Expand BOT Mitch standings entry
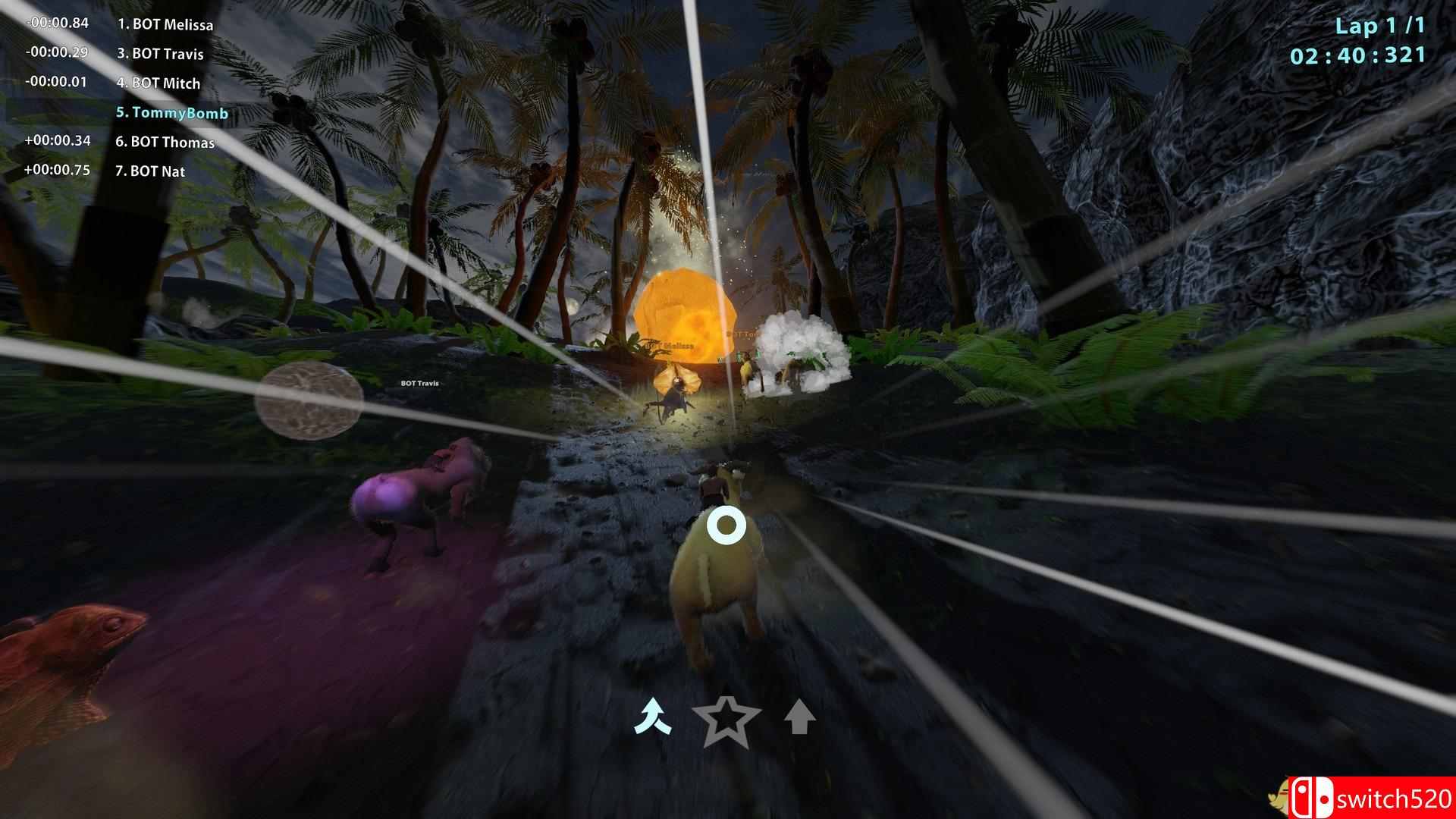 pos(157,83)
